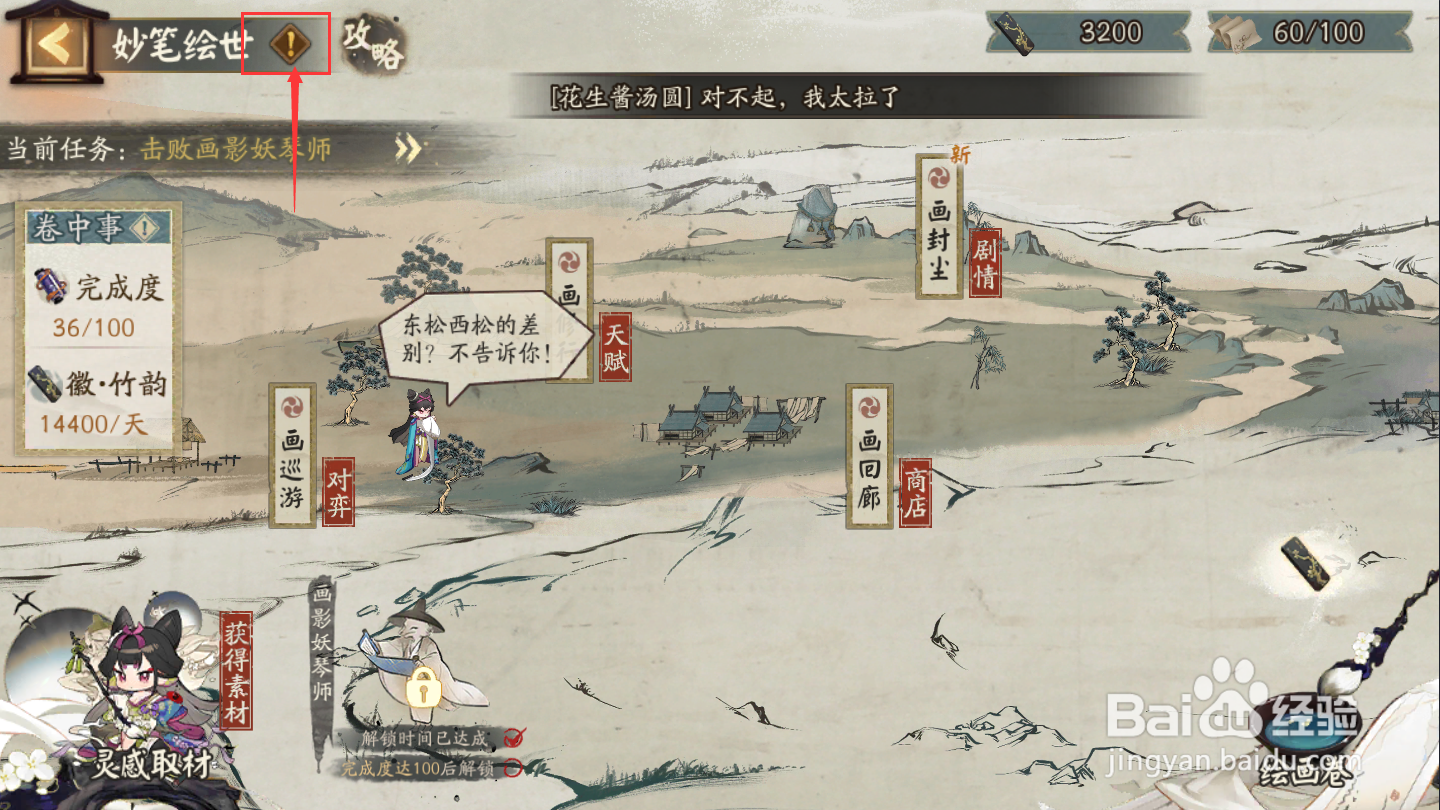Click the exclamation toggle on 卷中事 panel

click(x=142, y=227)
